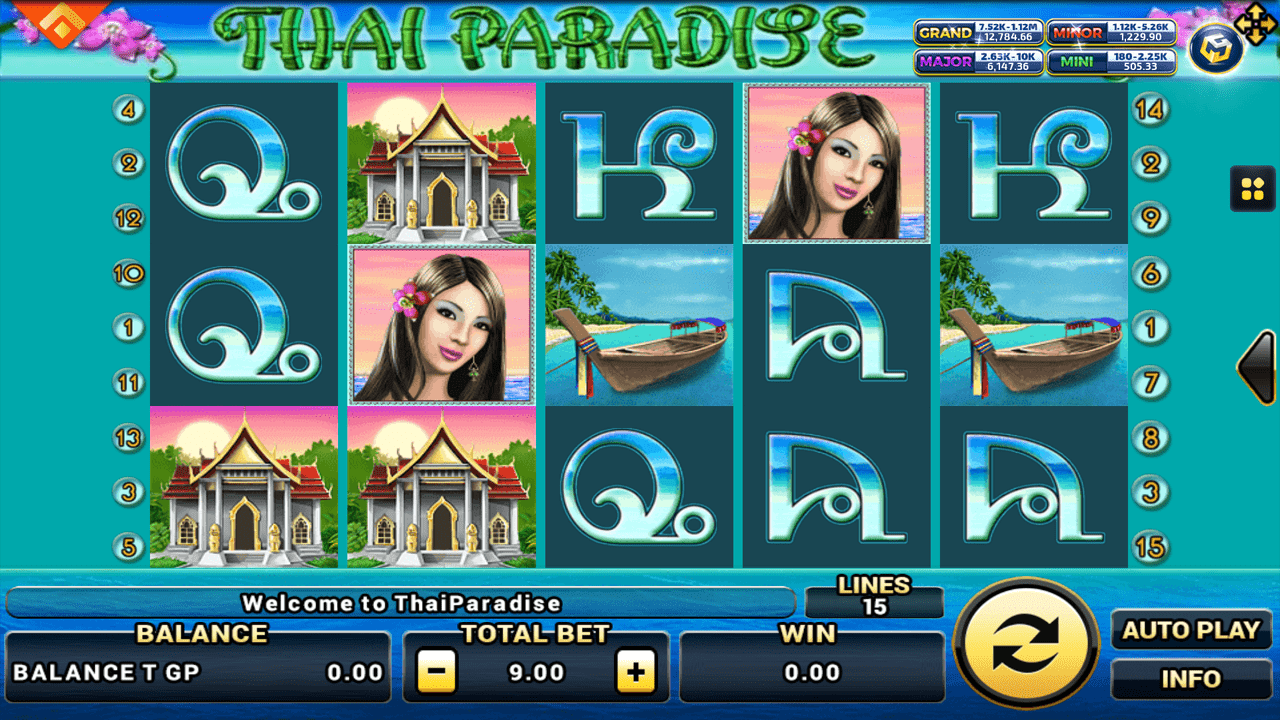
Task: Open the INFO button
Action: click(1191, 679)
